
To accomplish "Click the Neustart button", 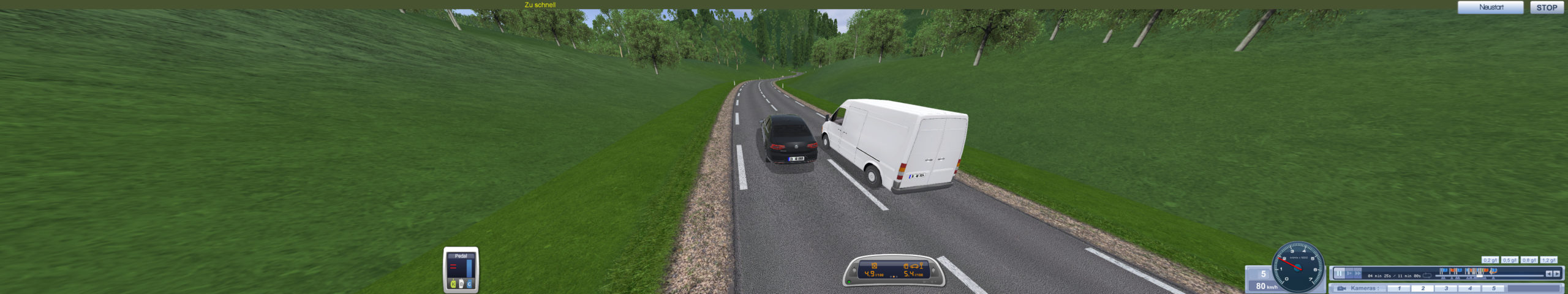I will pyautogui.click(x=1491, y=7).
